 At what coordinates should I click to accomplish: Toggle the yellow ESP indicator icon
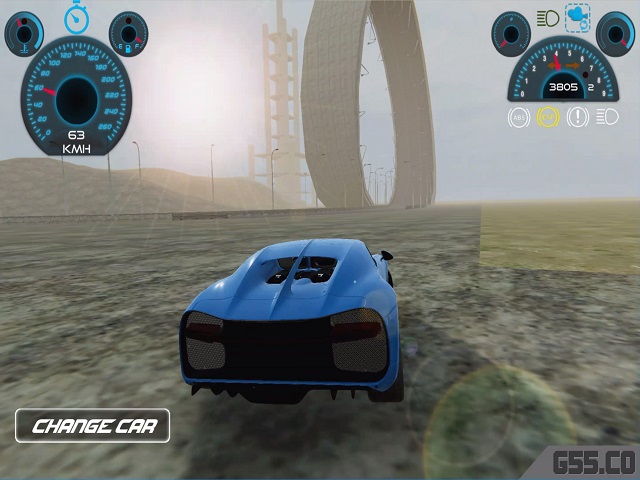(x=547, y=117)
